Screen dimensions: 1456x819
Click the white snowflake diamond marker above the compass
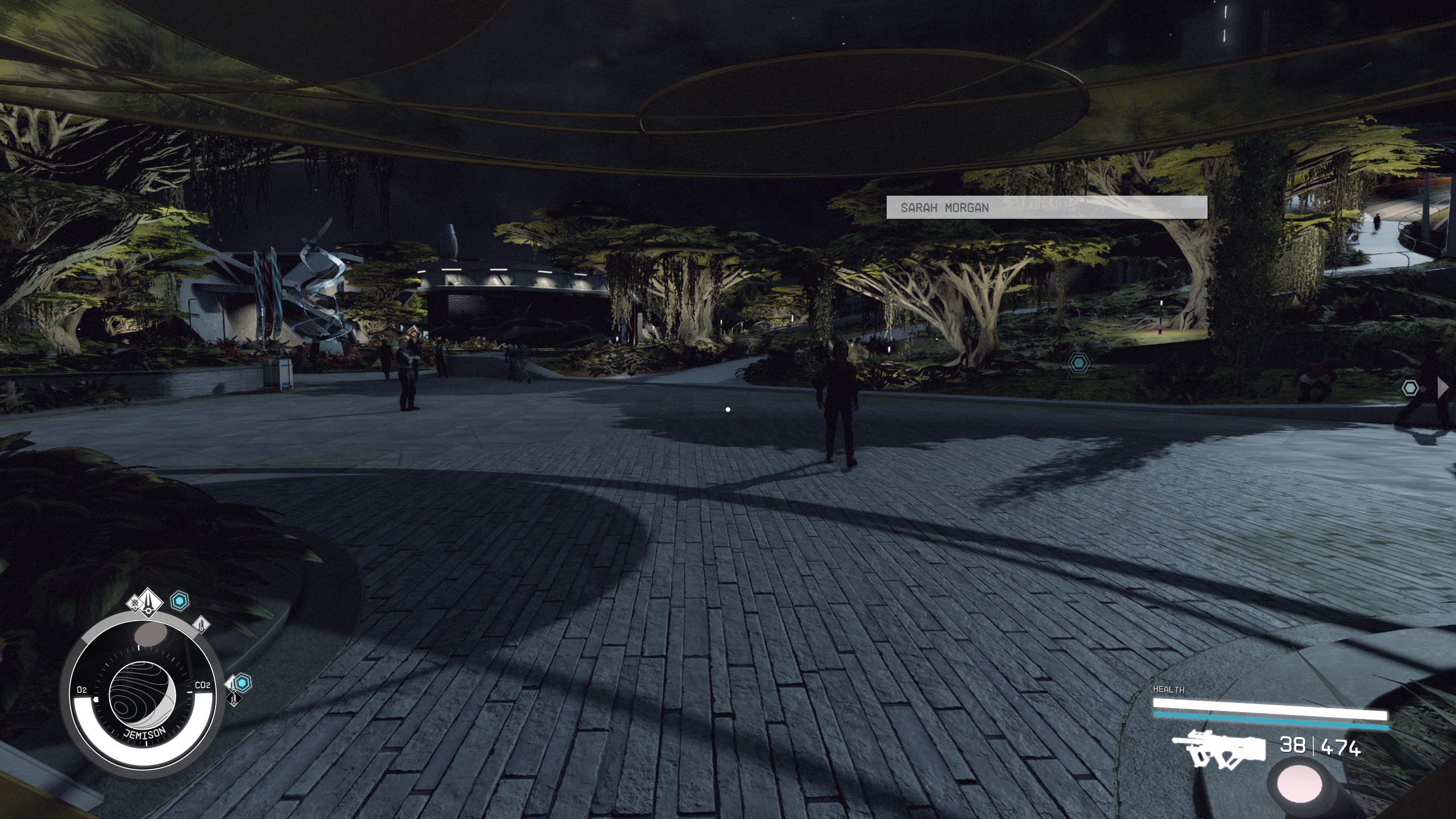click(135, 604)
